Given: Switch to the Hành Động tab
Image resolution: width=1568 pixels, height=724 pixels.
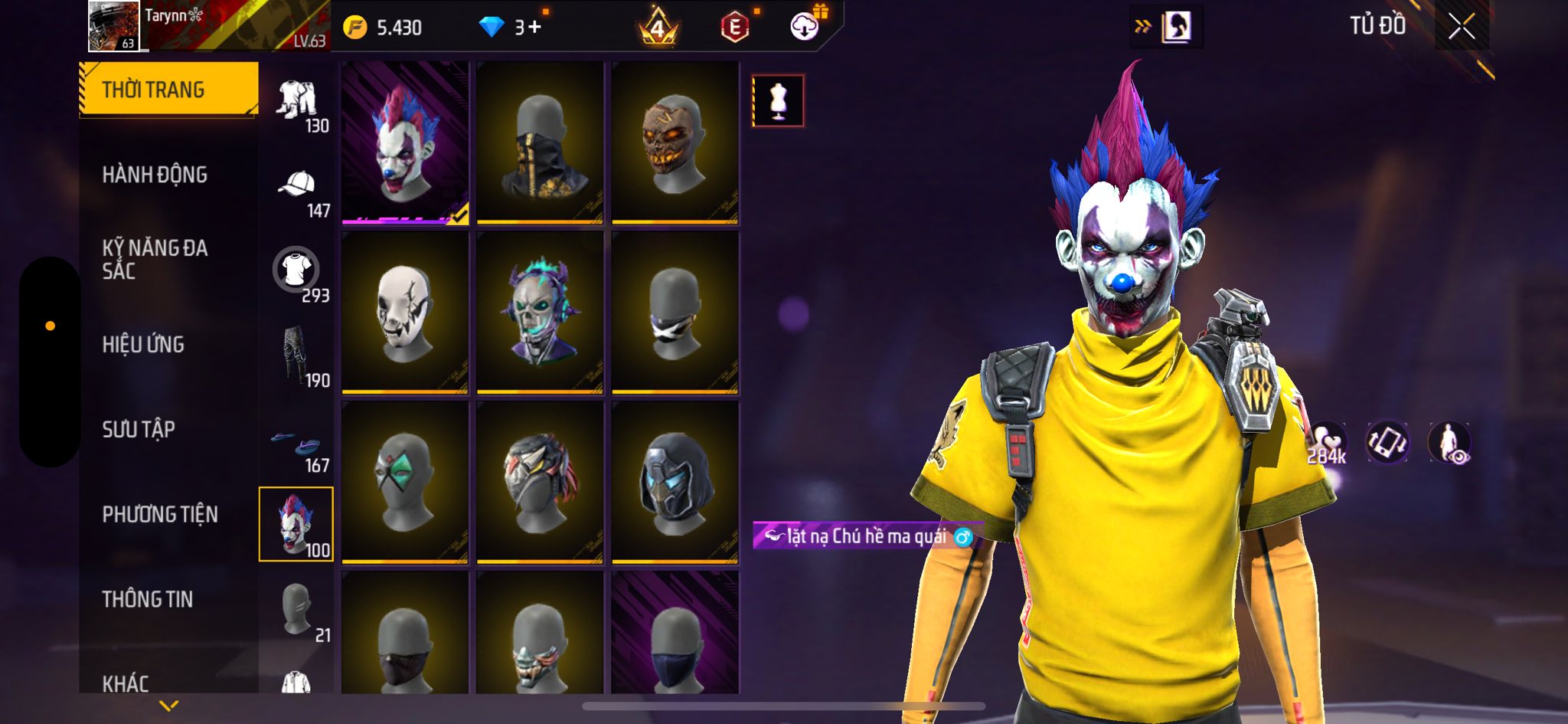Looking at the screenshot, I should (155, 175).
